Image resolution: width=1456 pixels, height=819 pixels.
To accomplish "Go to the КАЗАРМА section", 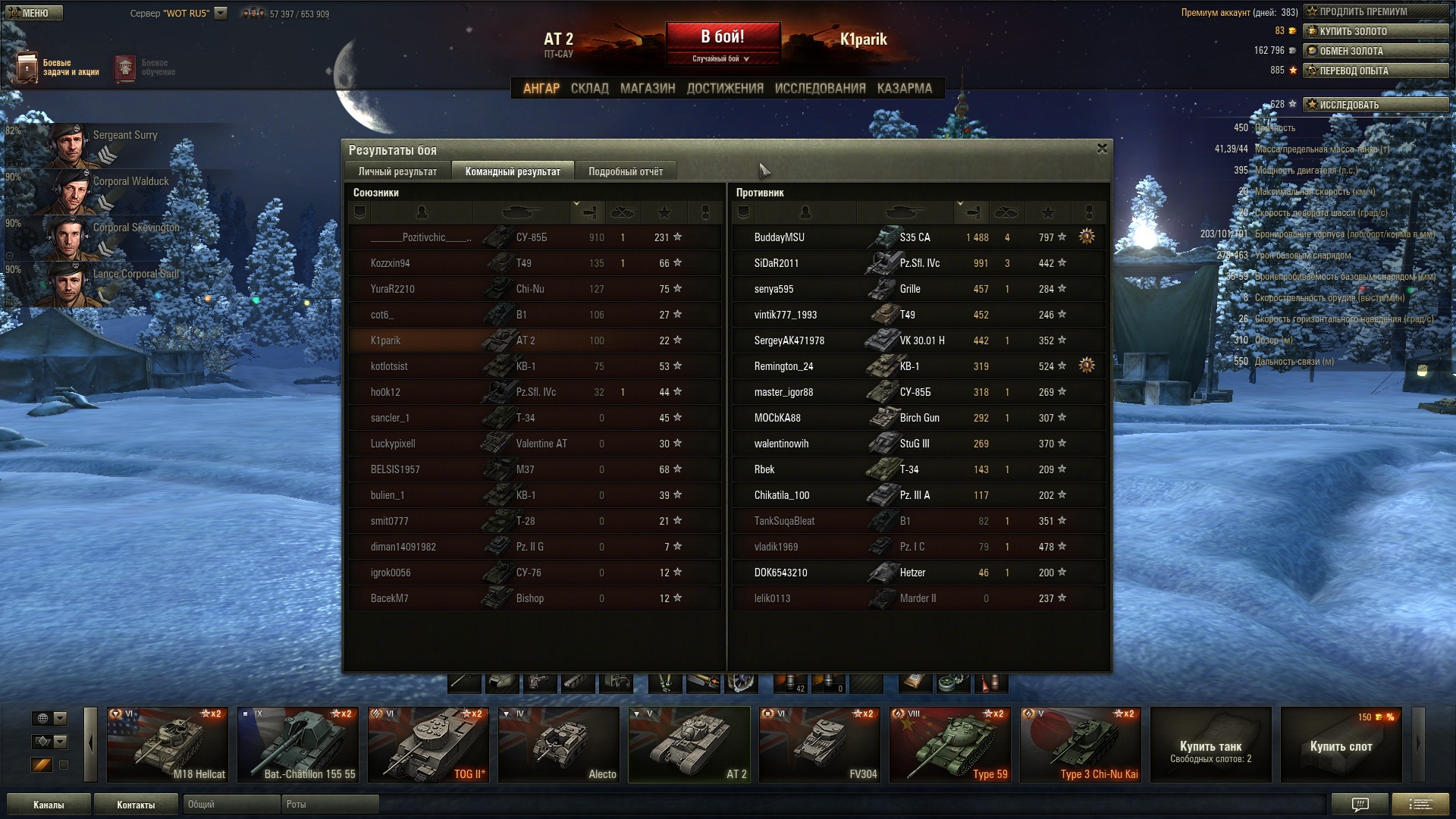I will point(904,89).
